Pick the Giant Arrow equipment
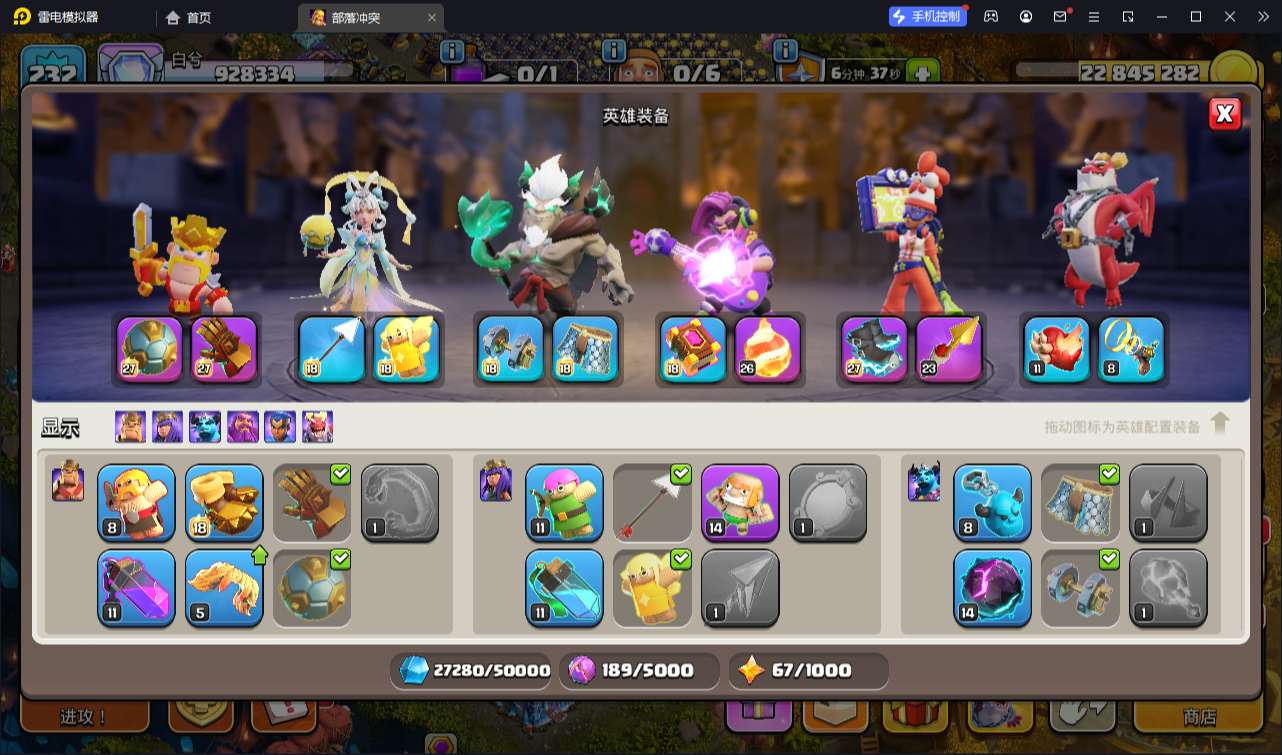Viewport: 1282px width, 755px height. coord(652,503)
